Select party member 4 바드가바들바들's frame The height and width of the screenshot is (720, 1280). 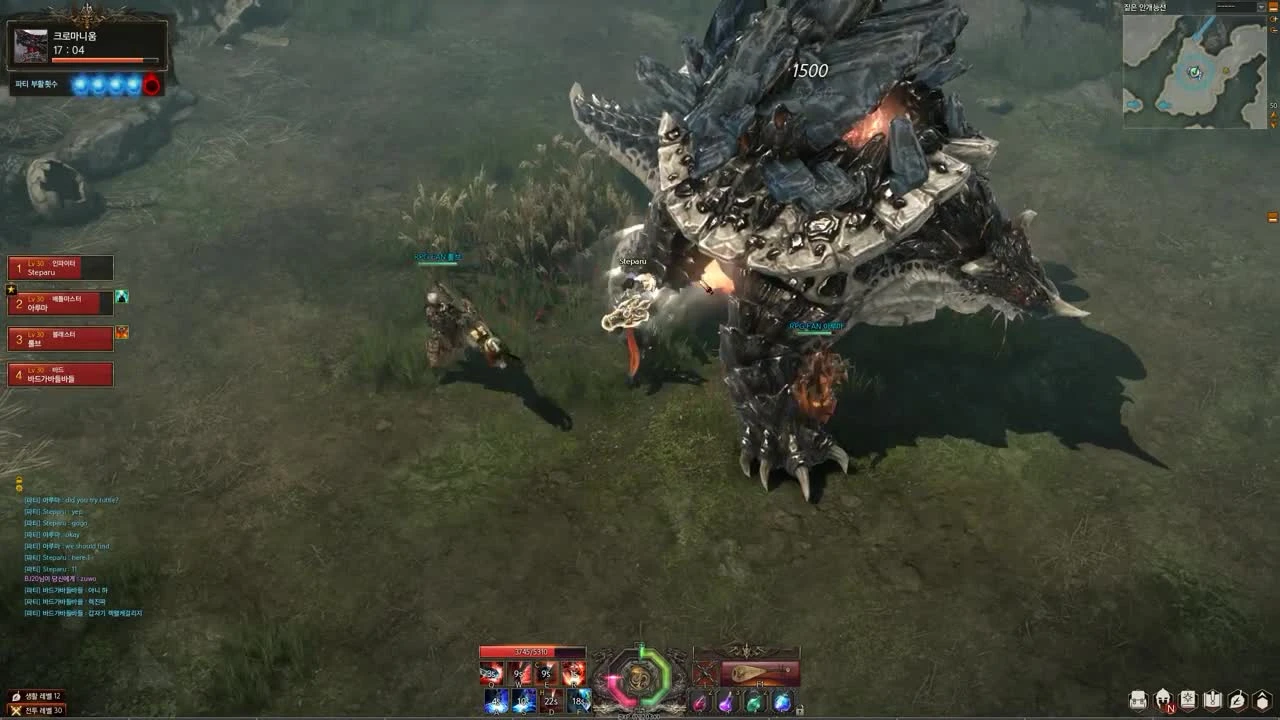click(60, 374)
